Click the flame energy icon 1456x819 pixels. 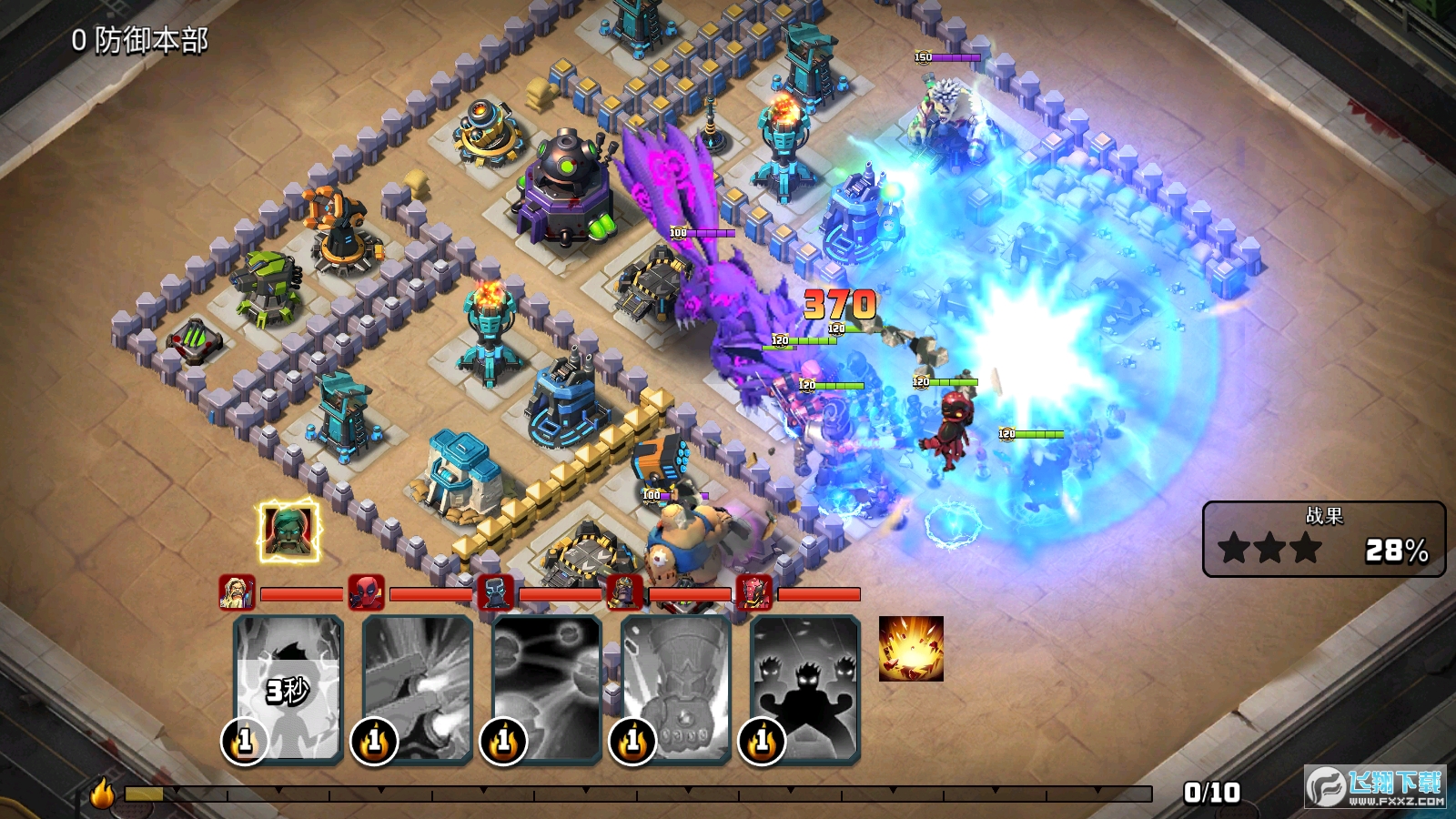[x=102, y=793]
